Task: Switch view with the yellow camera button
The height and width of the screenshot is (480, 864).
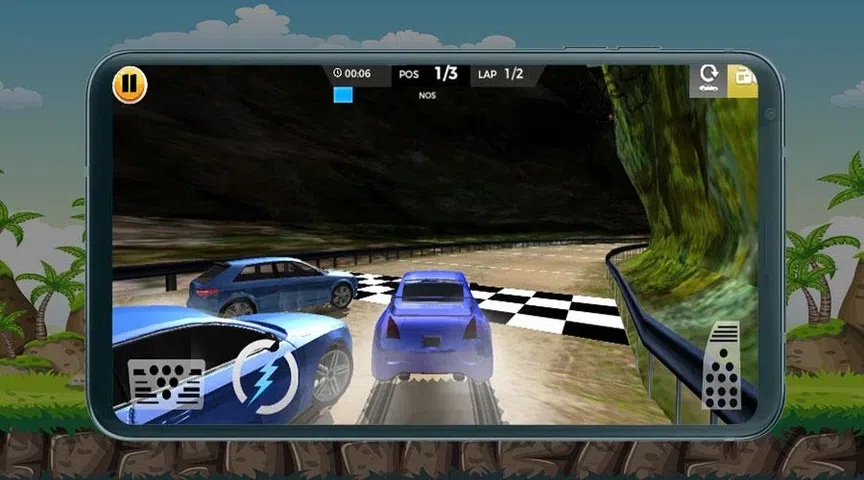Action: click(x=743, y=79)
